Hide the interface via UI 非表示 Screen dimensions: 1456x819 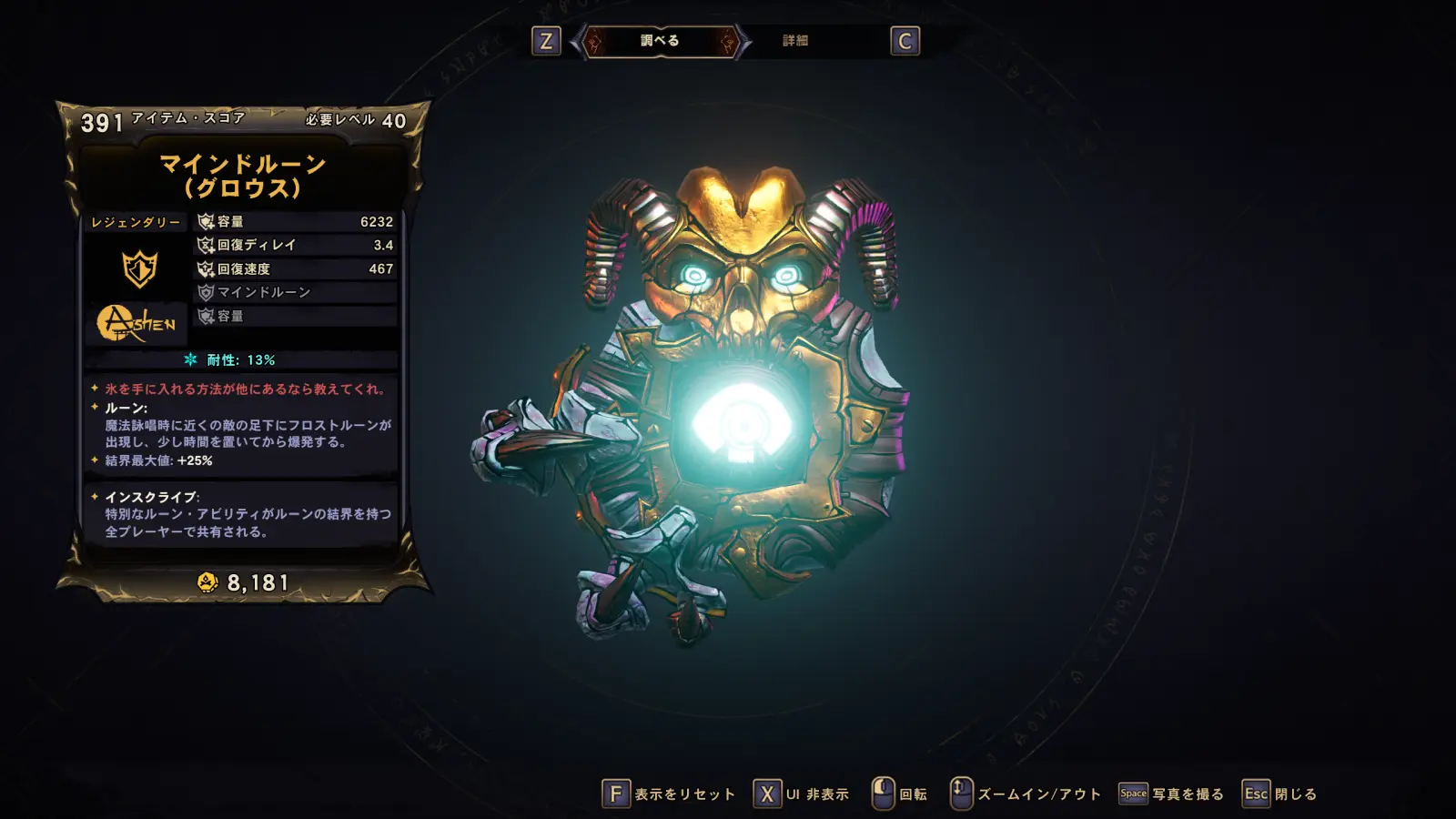802,794
